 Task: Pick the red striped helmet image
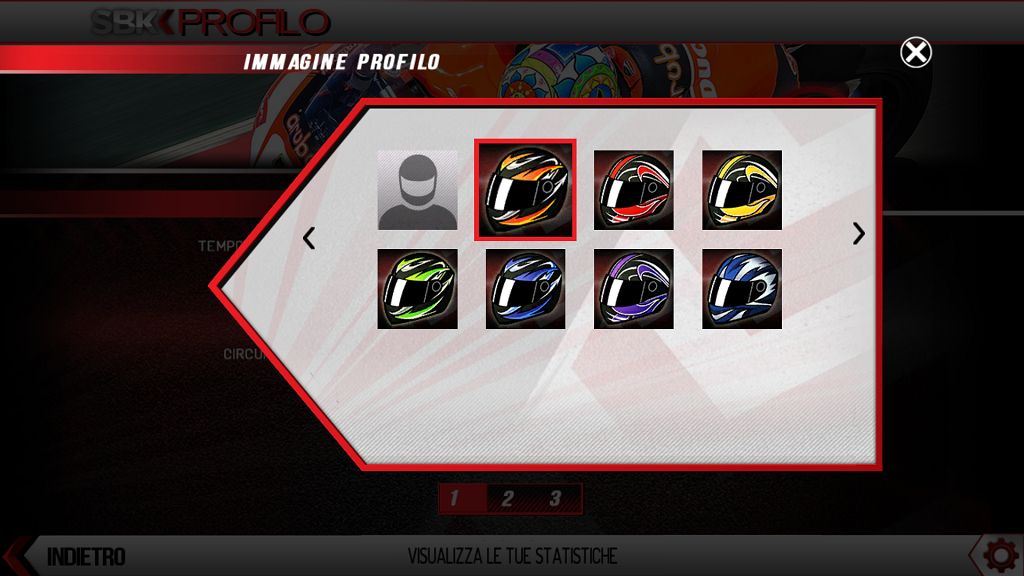(634, 190)
